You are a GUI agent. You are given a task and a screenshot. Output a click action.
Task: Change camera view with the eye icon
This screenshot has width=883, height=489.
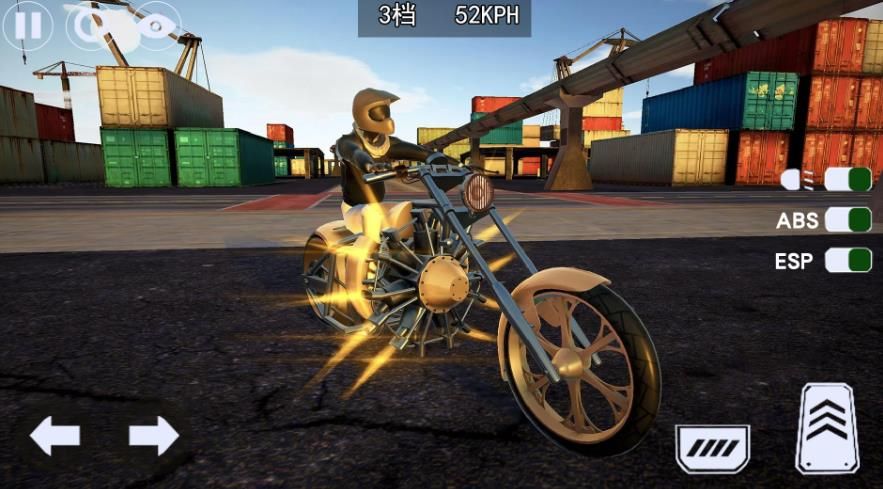(157, 27)
